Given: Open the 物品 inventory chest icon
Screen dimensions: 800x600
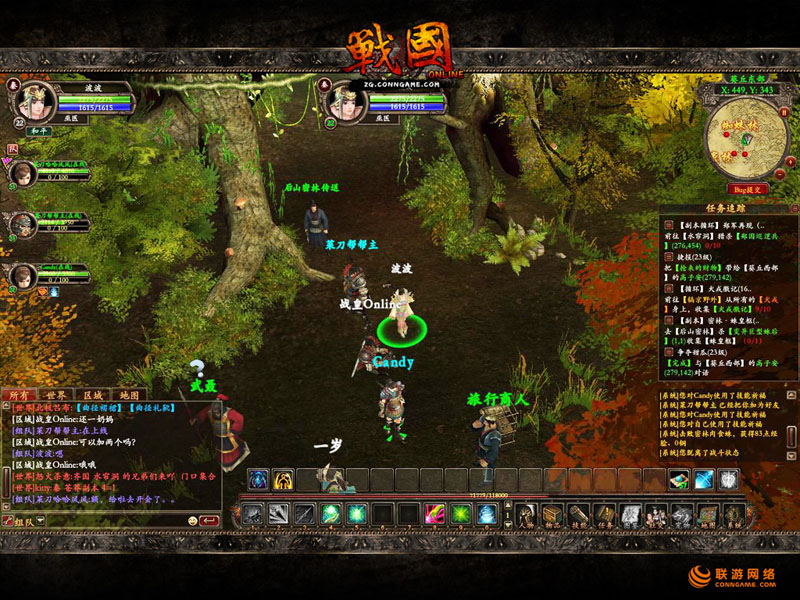Looking at the screenshot, I should (x=552, y=514).
